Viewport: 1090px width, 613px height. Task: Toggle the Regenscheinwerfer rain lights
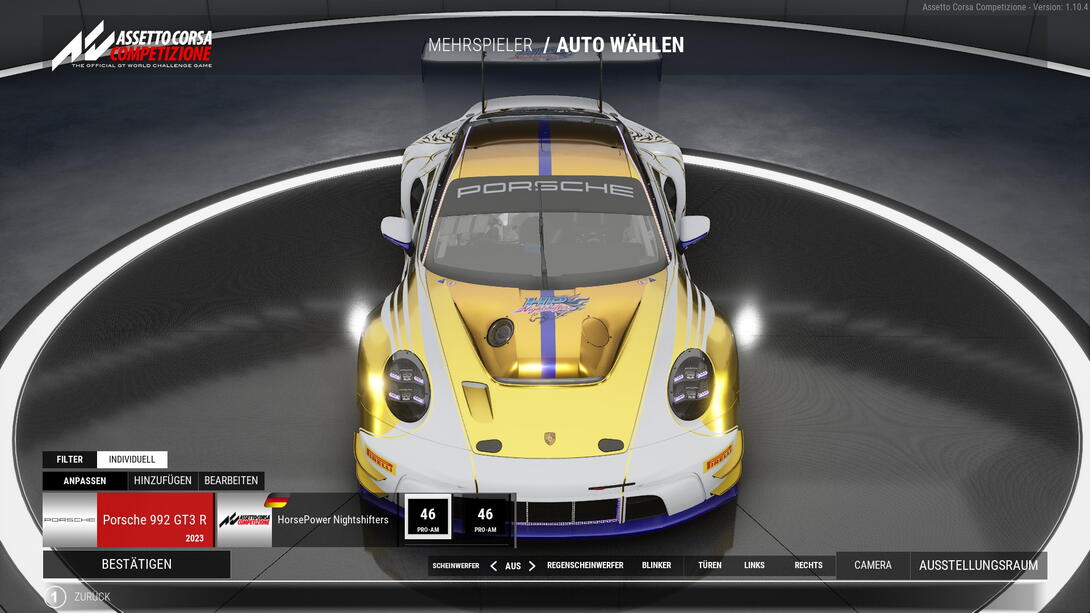[x=585, y=566]
